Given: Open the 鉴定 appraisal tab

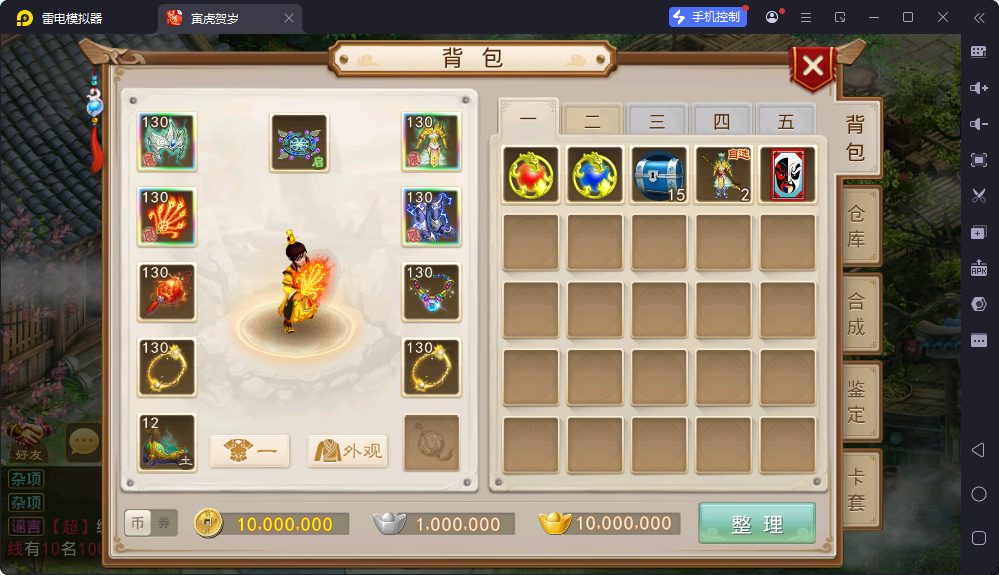Looking at the screenshot, I should pos(857,401).
